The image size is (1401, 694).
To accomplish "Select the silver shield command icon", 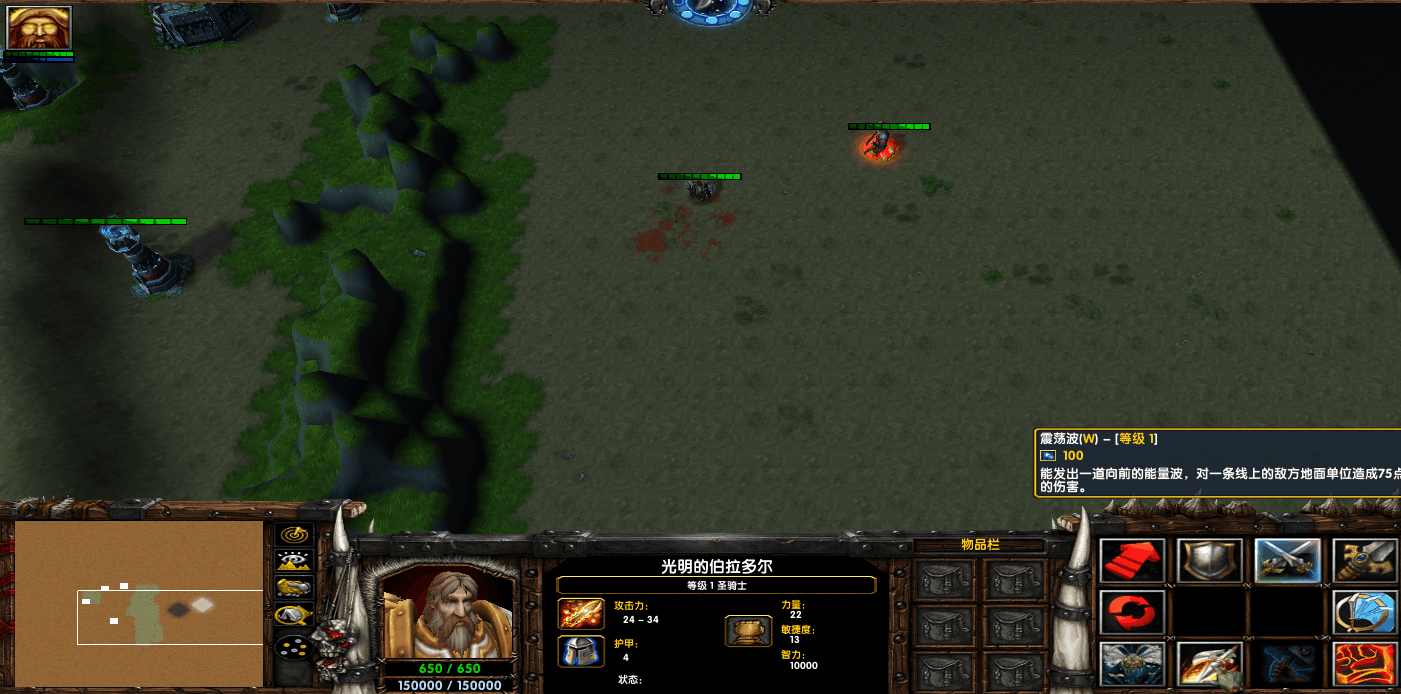I will coord(1210,561).
